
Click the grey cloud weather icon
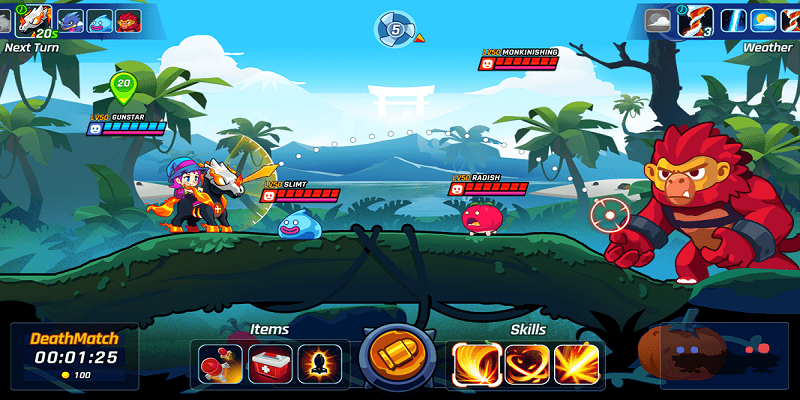click(659, 21)
